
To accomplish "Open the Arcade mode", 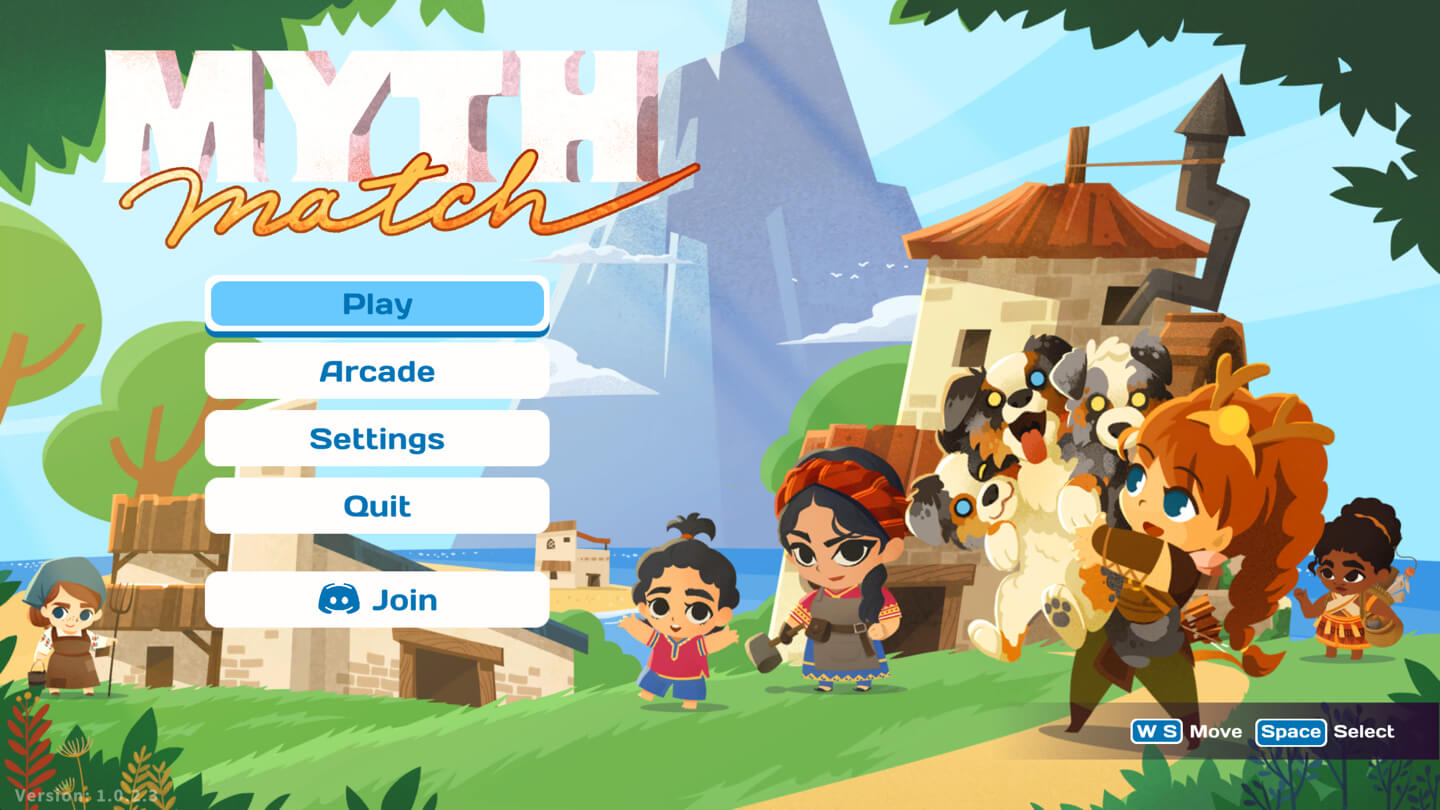I will click(x=377, y=372).
